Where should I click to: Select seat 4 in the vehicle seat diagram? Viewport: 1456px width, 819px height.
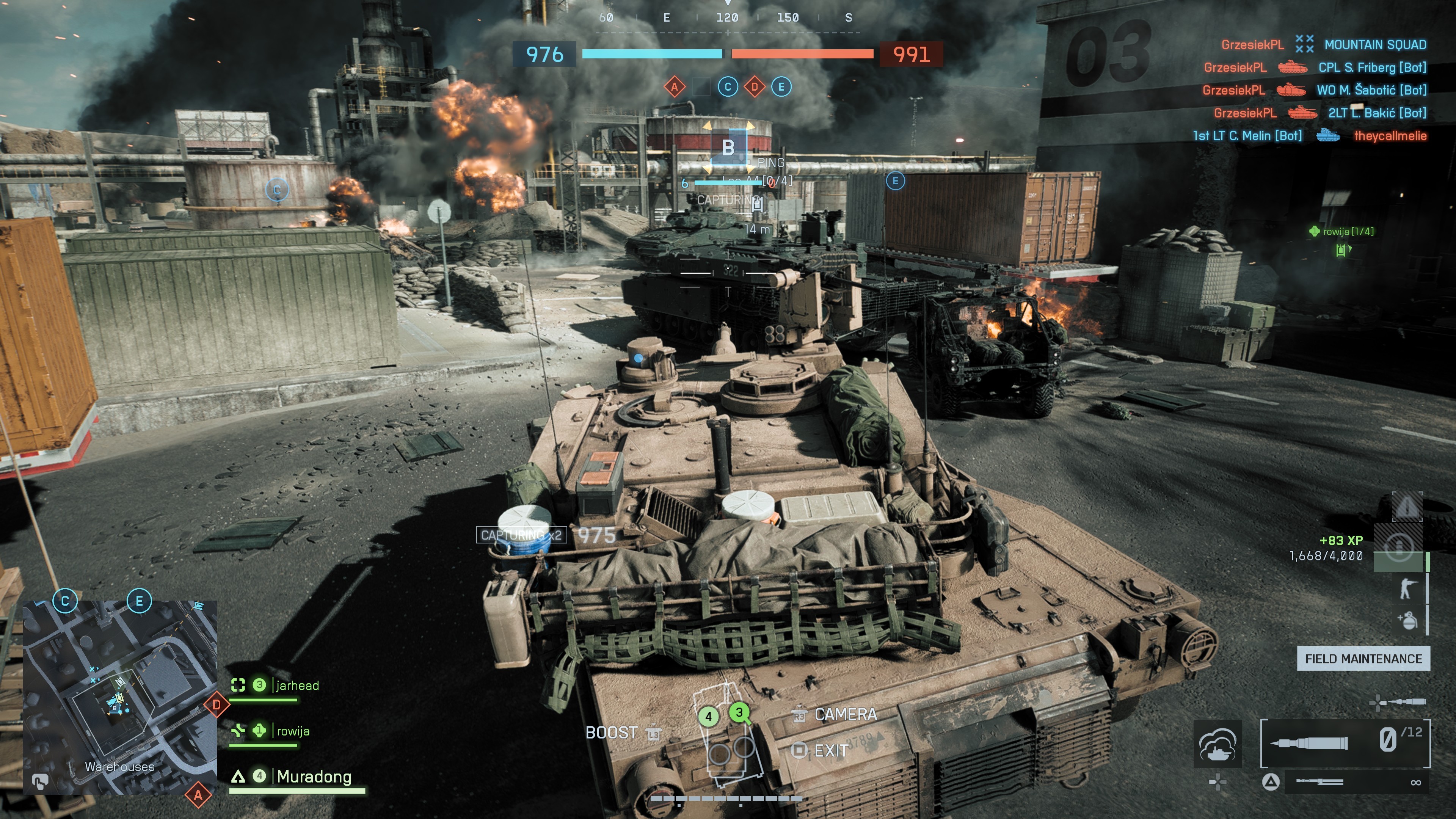708,717
